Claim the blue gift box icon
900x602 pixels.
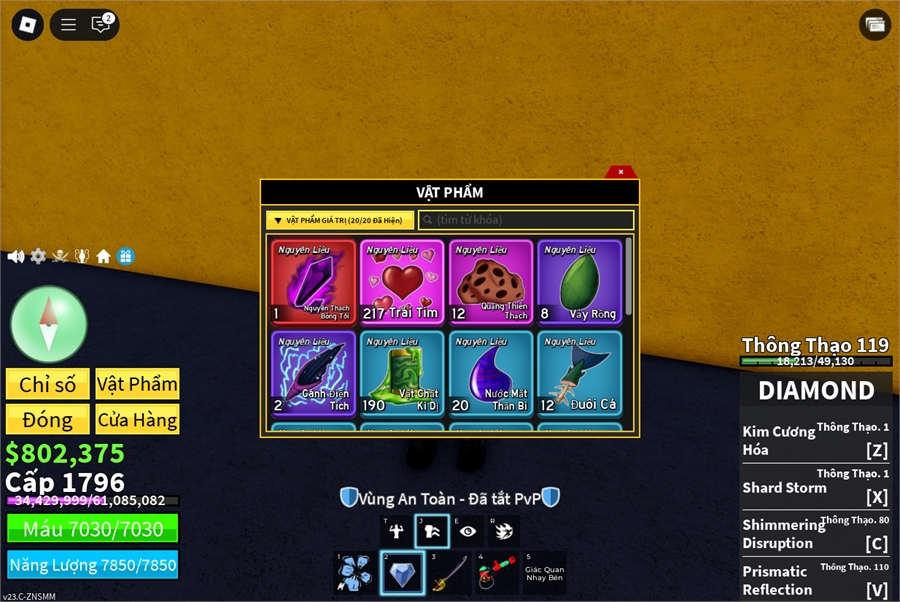pos(125,256)
